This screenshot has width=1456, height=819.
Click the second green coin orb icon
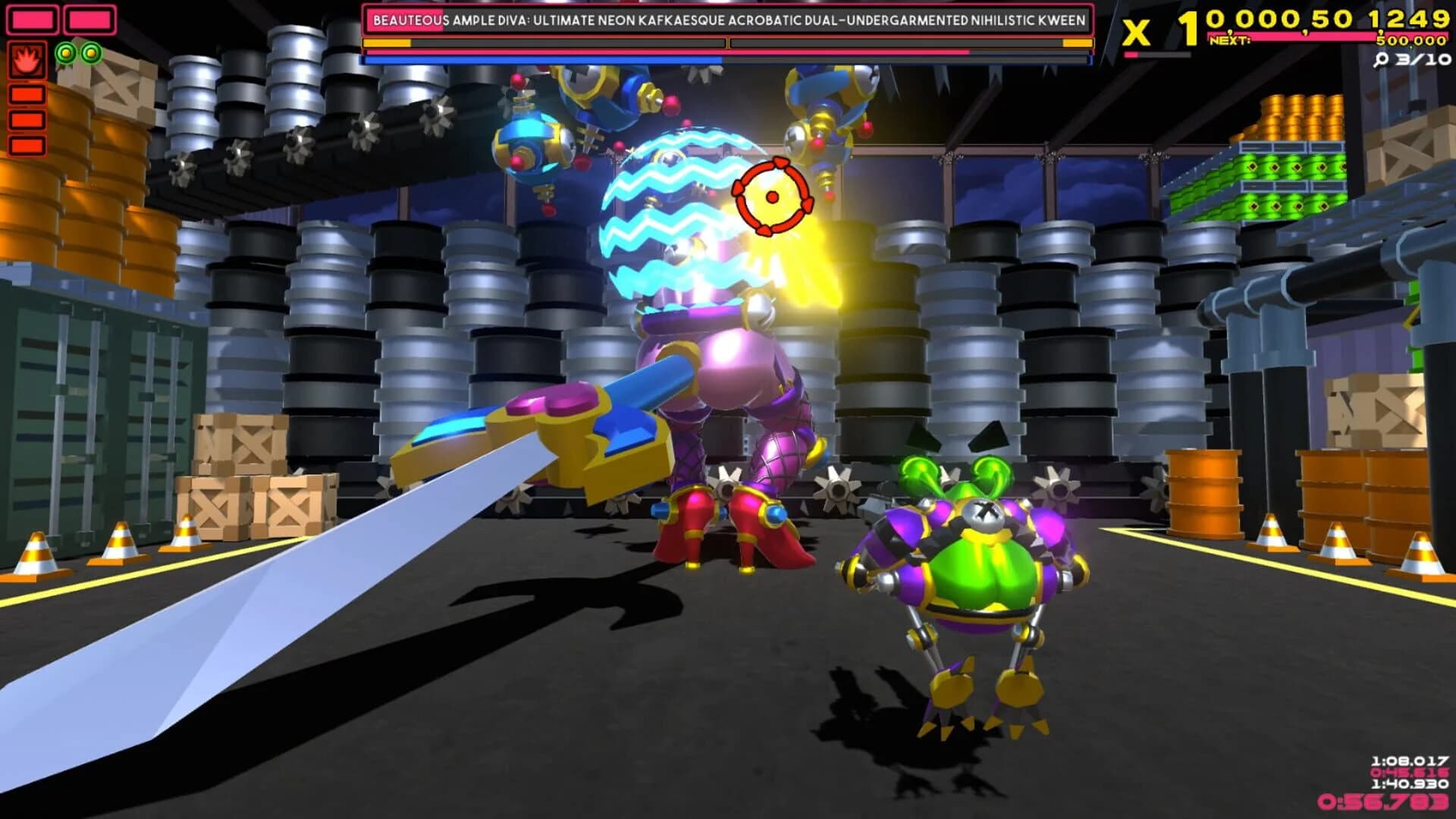click(91, 53)
